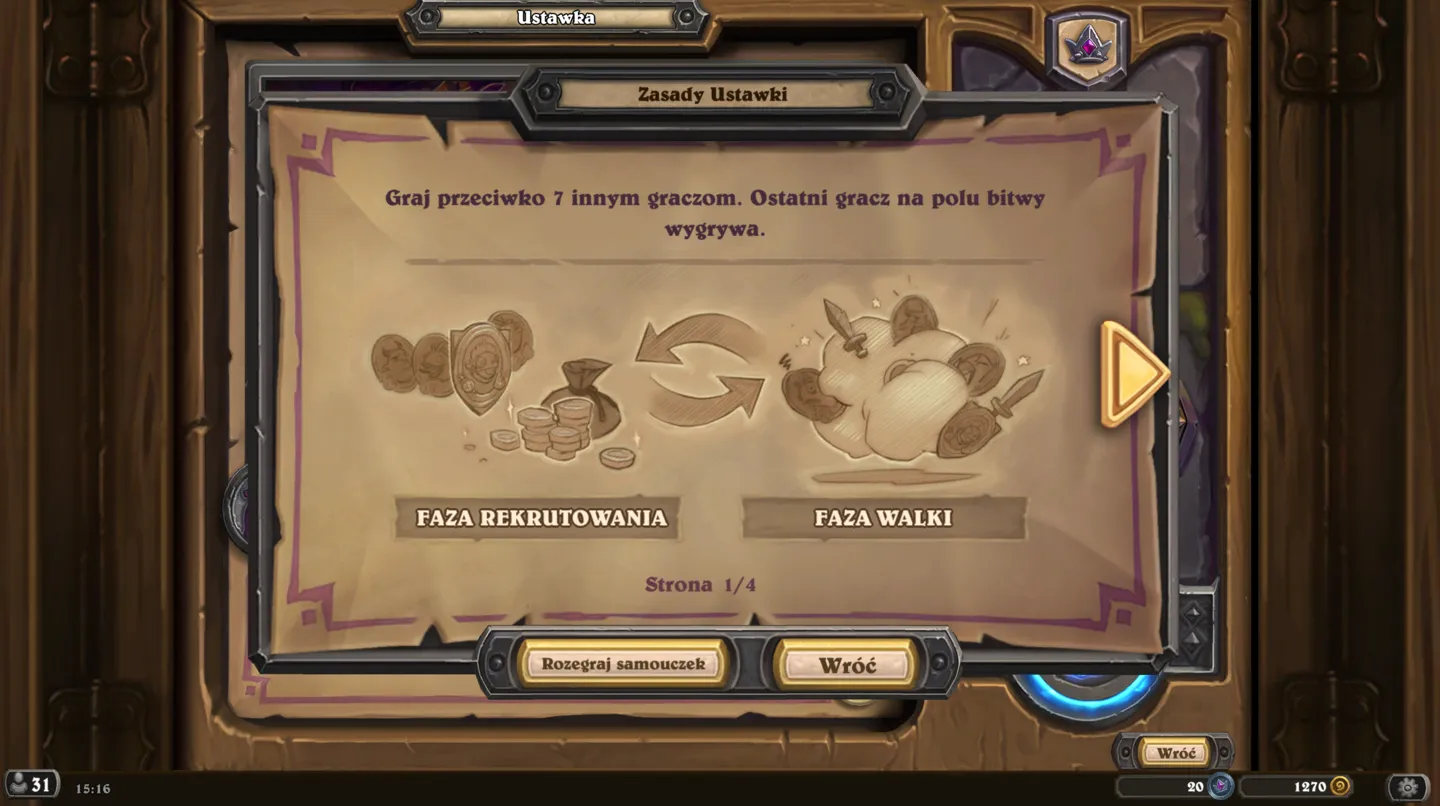Click the Zasady Ustawki header plaque
Screen dimensions: 1440x806
coord(716,94)
